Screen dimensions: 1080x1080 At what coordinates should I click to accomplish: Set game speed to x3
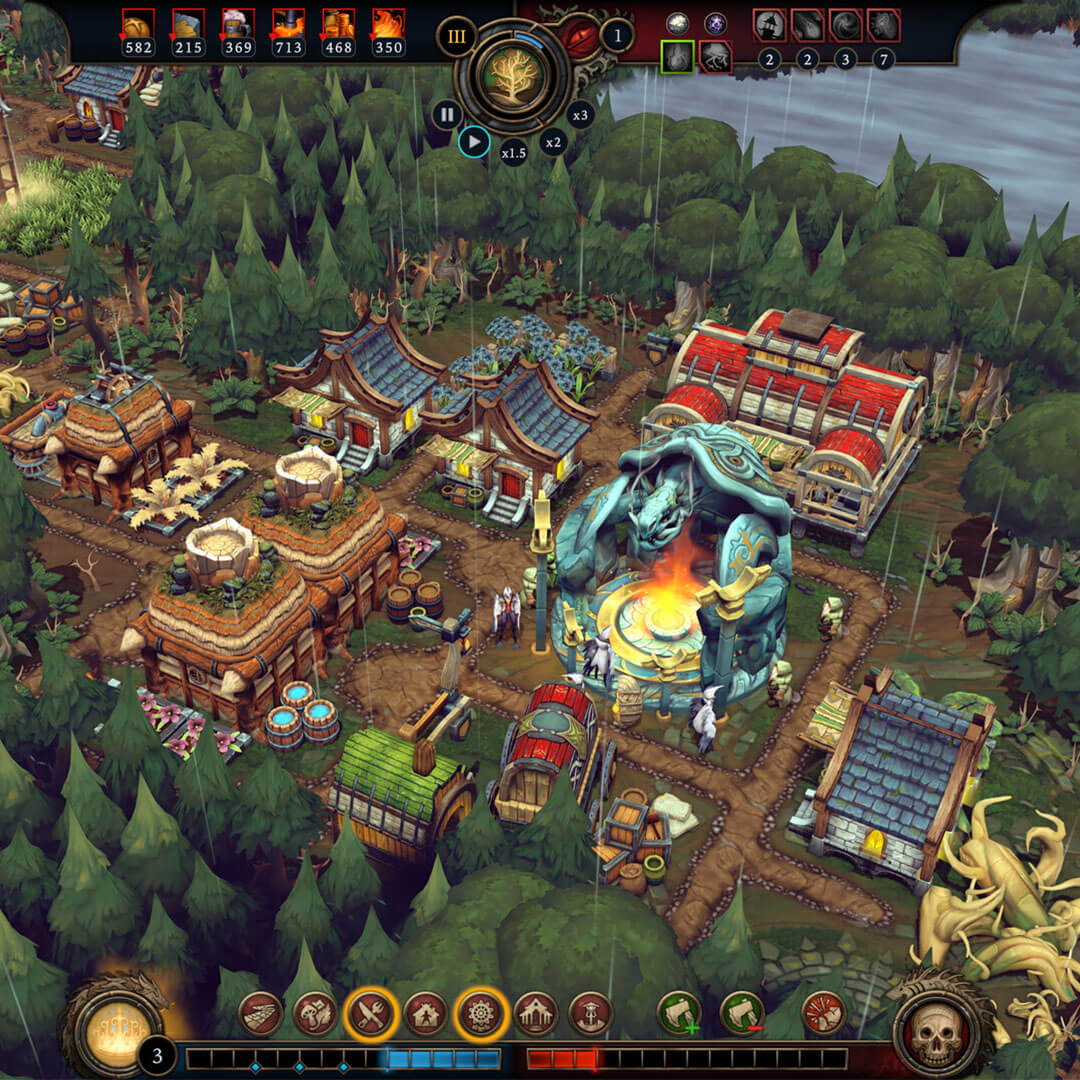(580, 115)
